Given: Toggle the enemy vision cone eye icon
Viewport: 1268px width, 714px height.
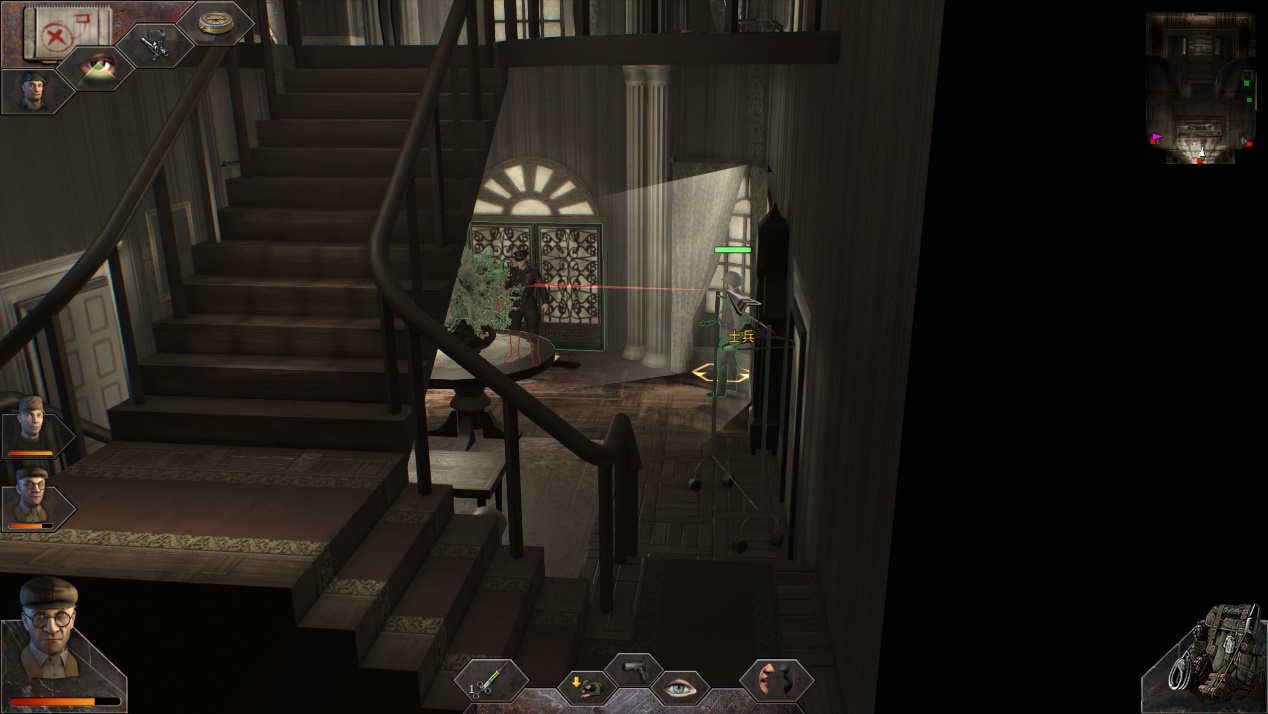Looking at the screenshot, I should click(98, 68).
